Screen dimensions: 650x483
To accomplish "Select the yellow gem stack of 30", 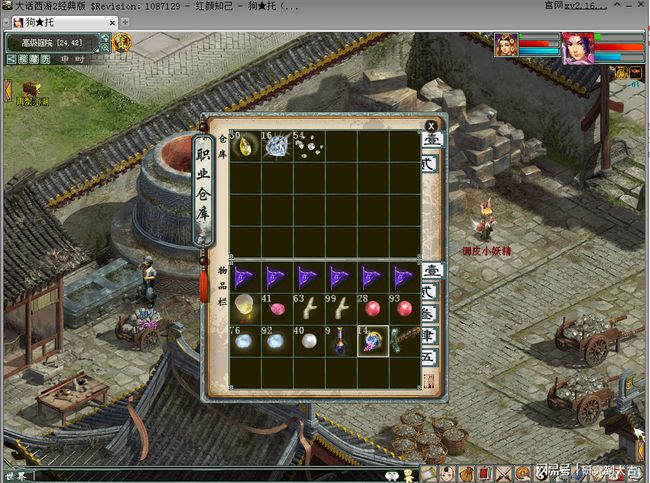I will point(245,146).
